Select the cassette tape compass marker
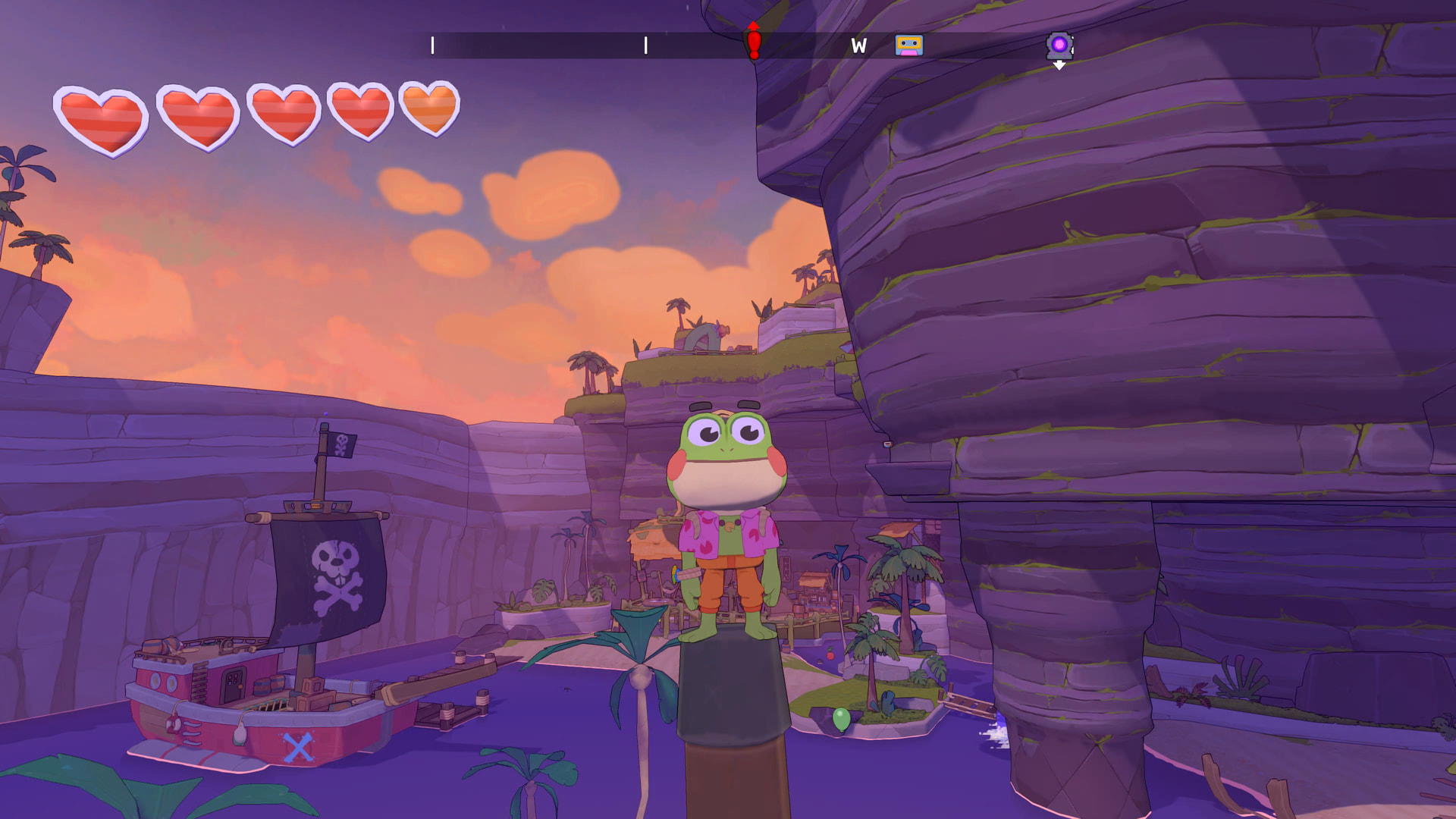 pyautogui.click(x=908, y=45)
